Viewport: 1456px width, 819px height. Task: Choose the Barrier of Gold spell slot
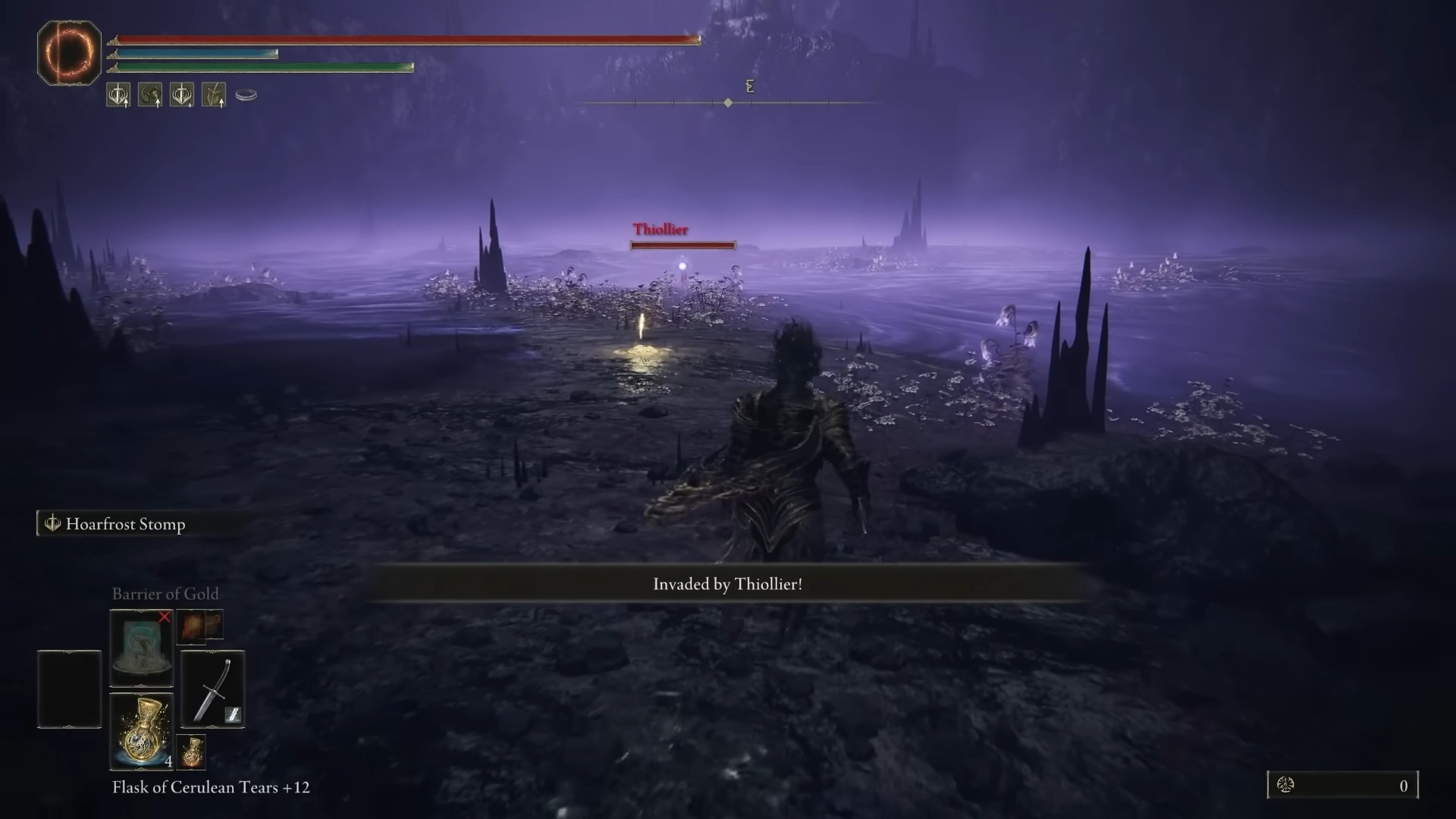click(x=142, y=648)
